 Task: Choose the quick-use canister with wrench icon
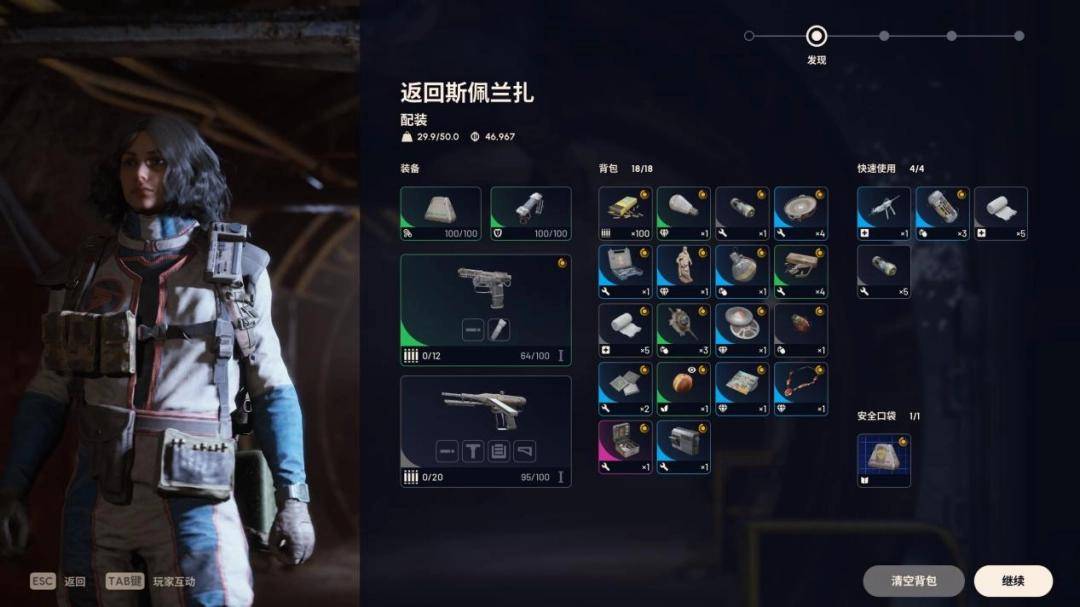(x=884, y=271)
